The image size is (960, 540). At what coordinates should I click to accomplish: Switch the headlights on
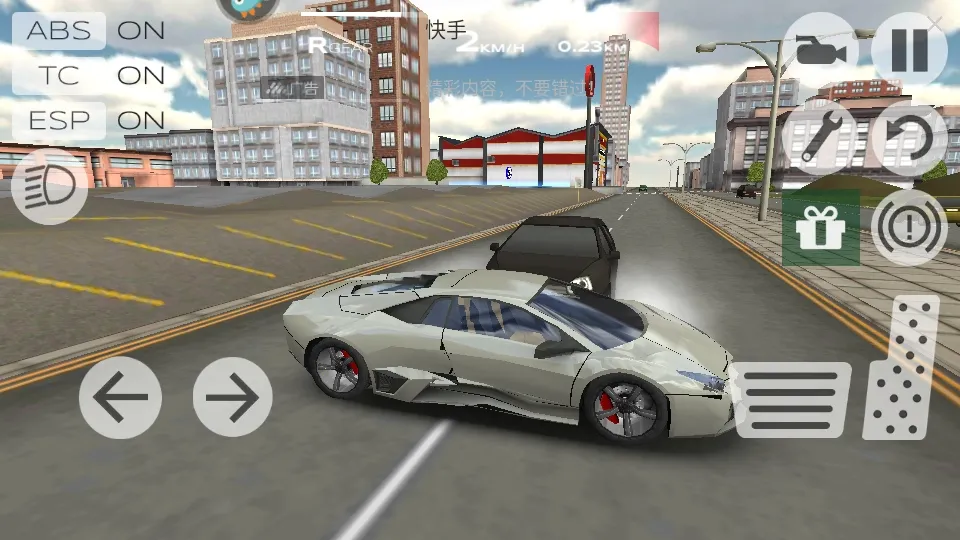[x=50, y=186]
